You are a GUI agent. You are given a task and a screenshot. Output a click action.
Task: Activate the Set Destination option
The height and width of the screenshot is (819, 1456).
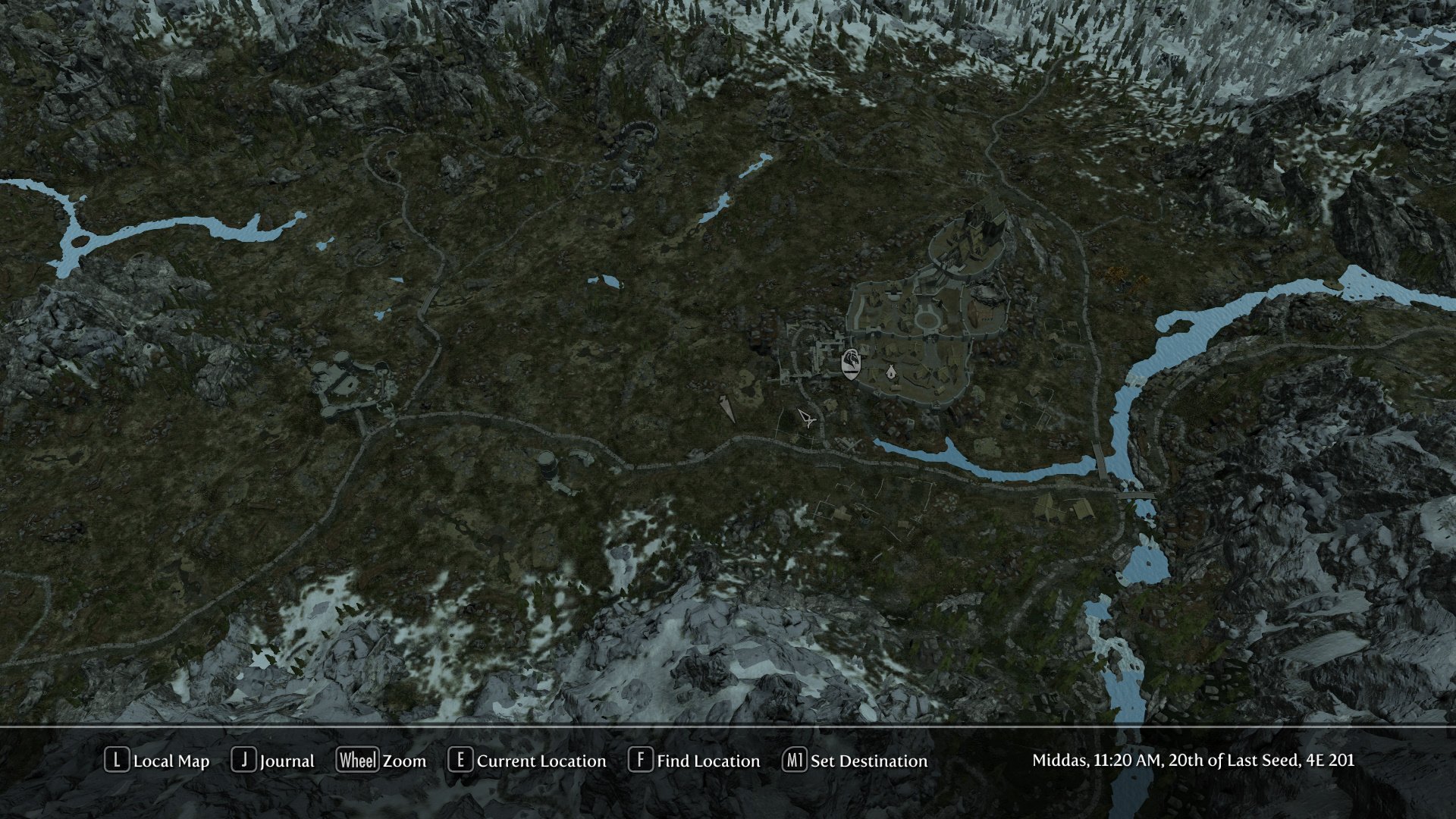click(x=855, y=761)
